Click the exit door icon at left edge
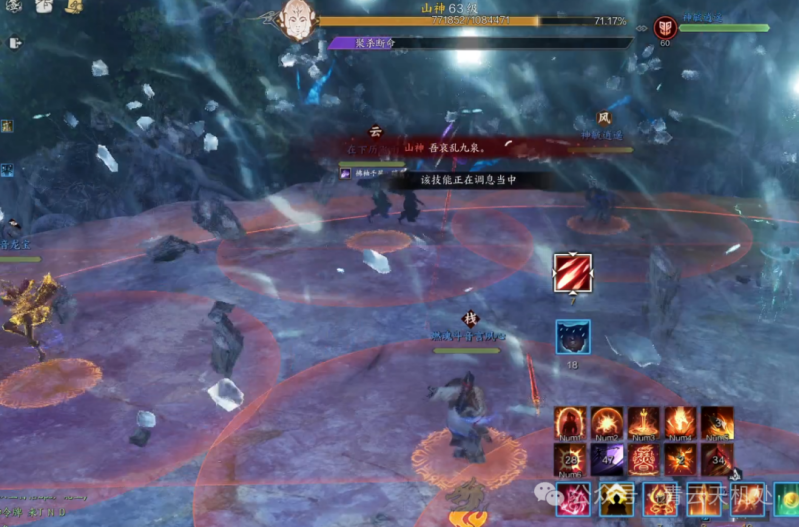The width and height of the screenshot is (799, 527). [15, 43]
